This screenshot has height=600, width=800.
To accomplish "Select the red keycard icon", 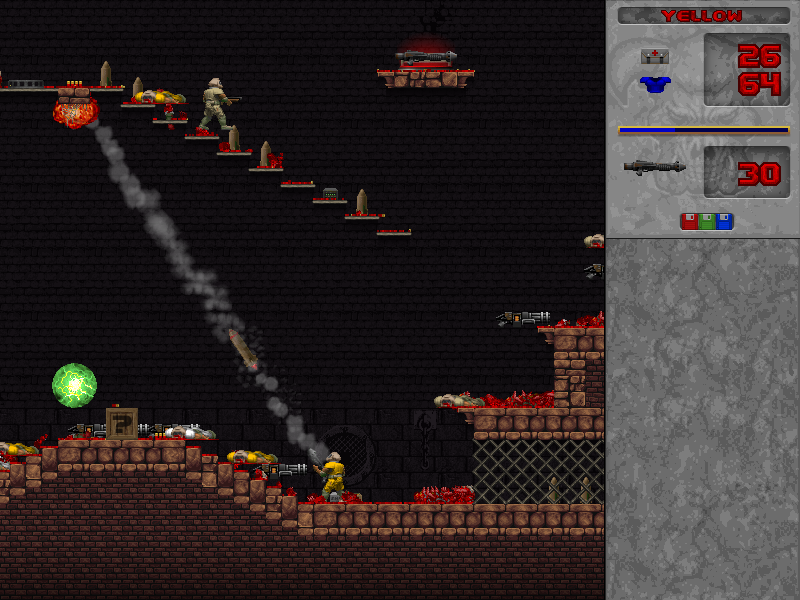I will (x=689, y=221).
